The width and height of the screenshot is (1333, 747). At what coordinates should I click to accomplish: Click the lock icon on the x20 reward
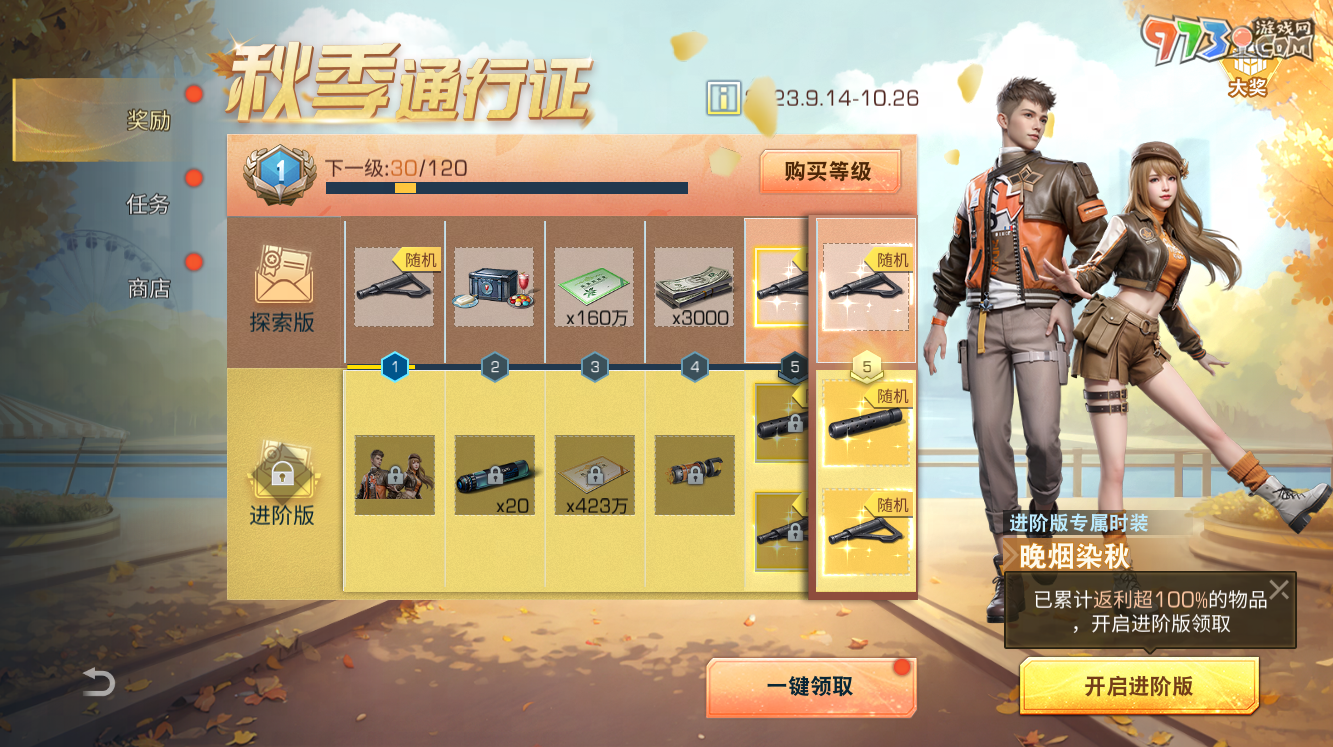click(494, 475)
